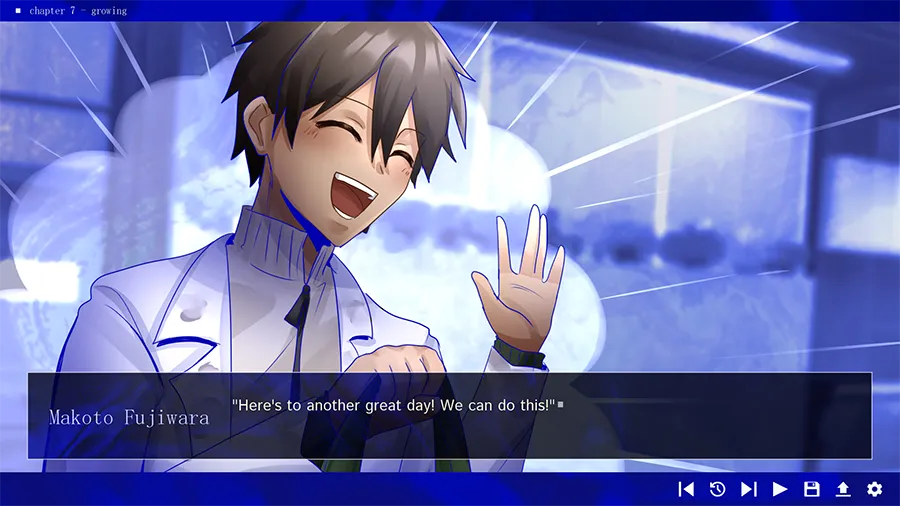Advance Makoto Fujiwara's dialogue box
Screen dimensions: 900x506
click(x=449, y=416)
